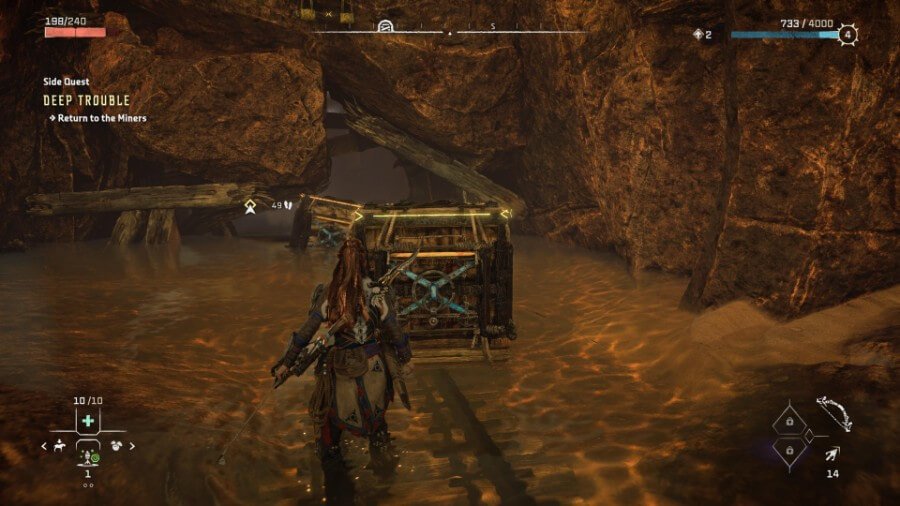
Task: Open the player level 4 badge
Action: 848,34
